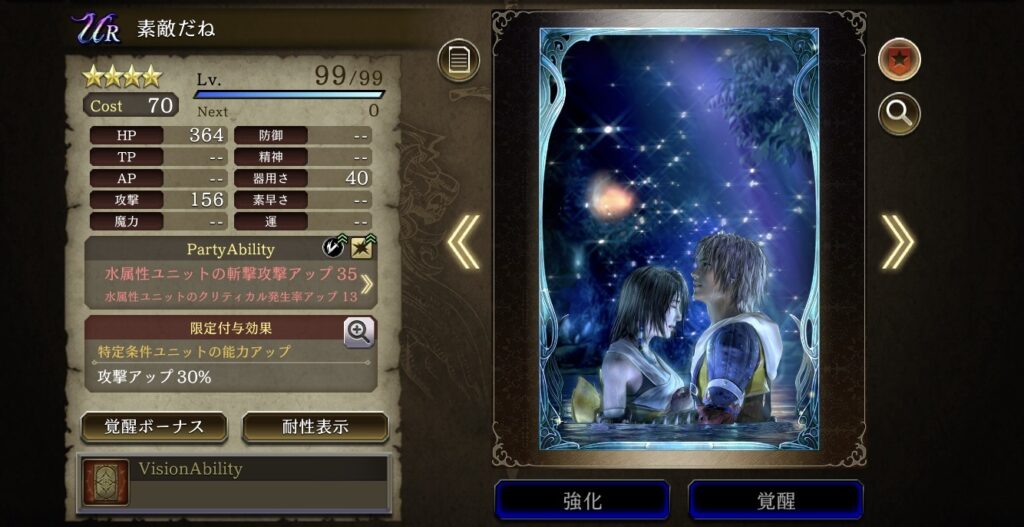The image size is (1024, 527).
Task: Go to the next vision card
Action: (897, 243)
